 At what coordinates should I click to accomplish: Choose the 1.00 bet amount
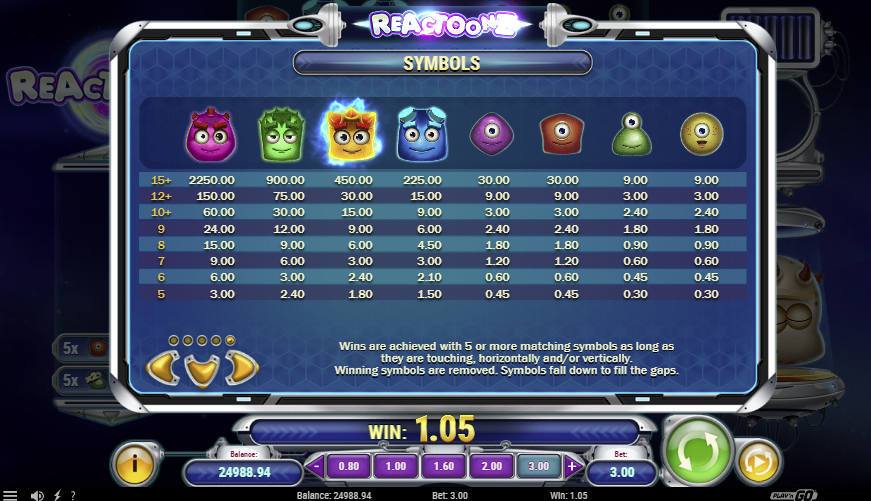point(397,465)
